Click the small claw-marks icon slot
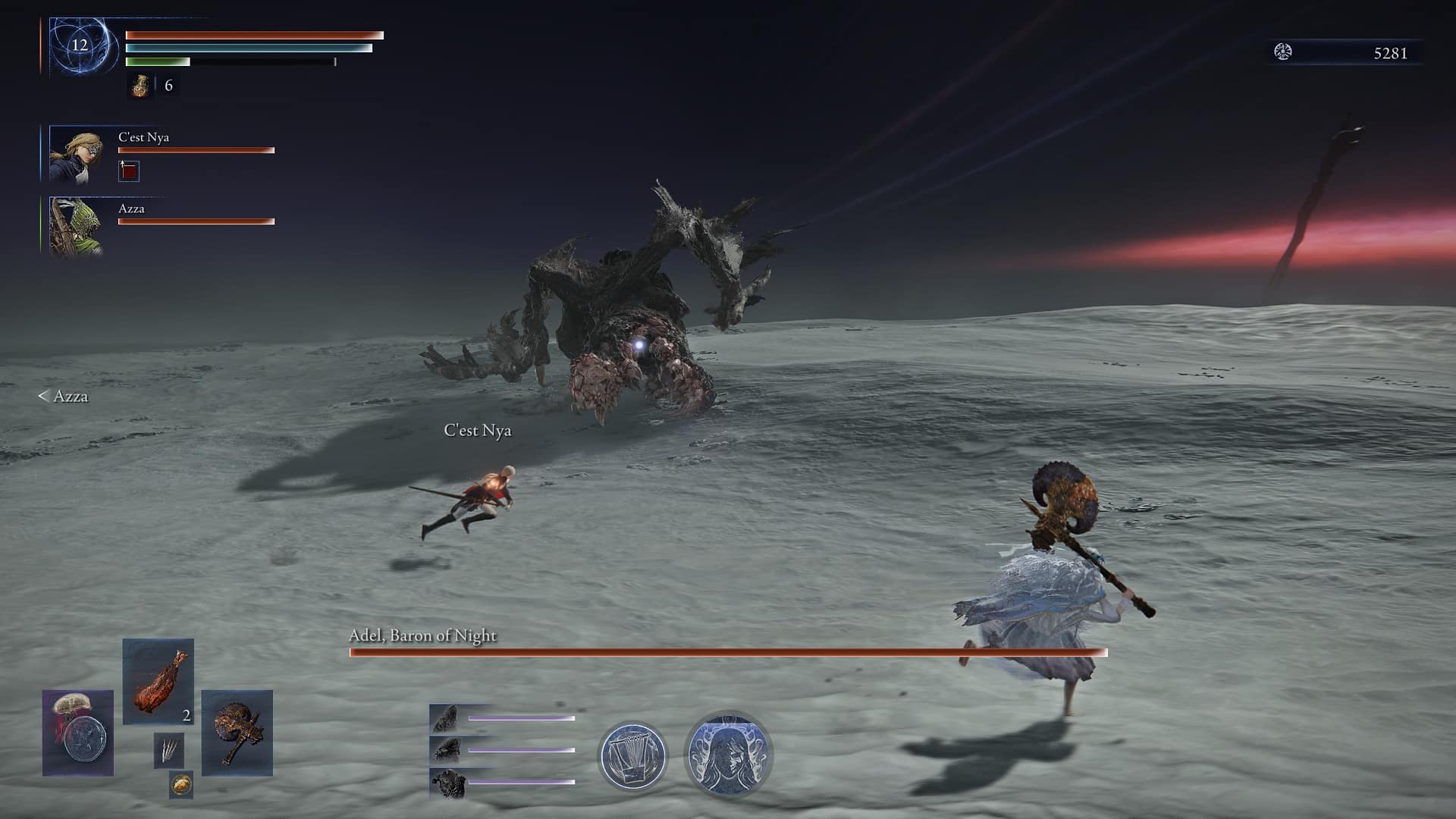The image size is (1456, 819). tap(168, 750)
